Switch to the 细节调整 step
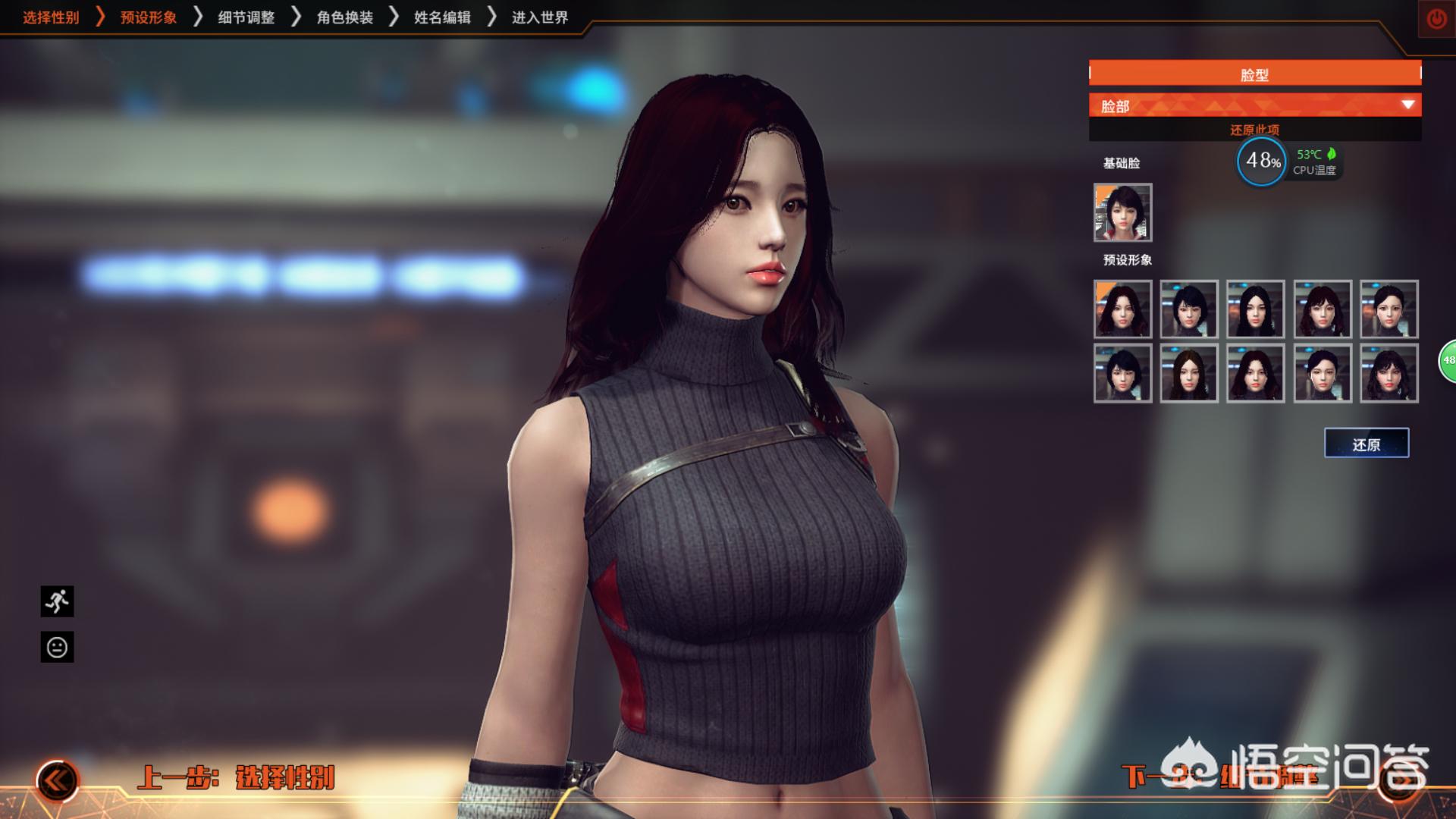The height and width of the screenshot is (819, 1456). click(246, 17)
